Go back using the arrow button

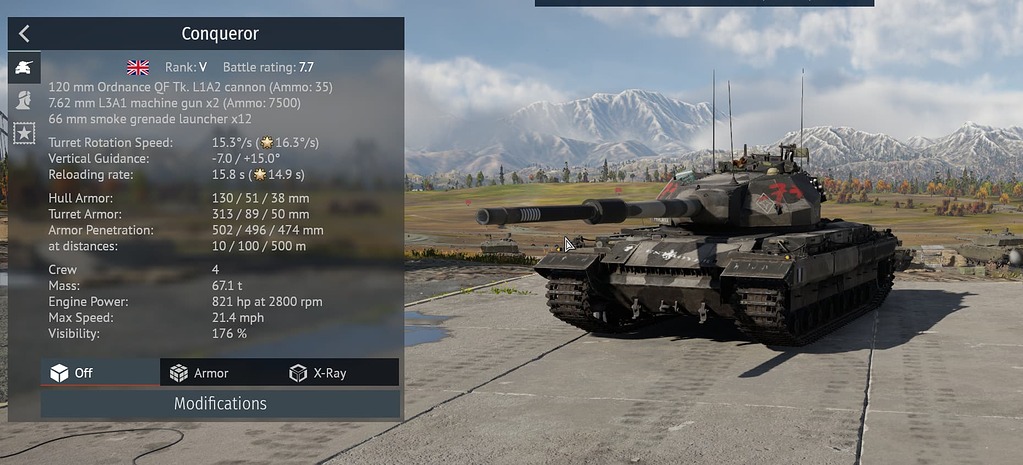[24, 34]
